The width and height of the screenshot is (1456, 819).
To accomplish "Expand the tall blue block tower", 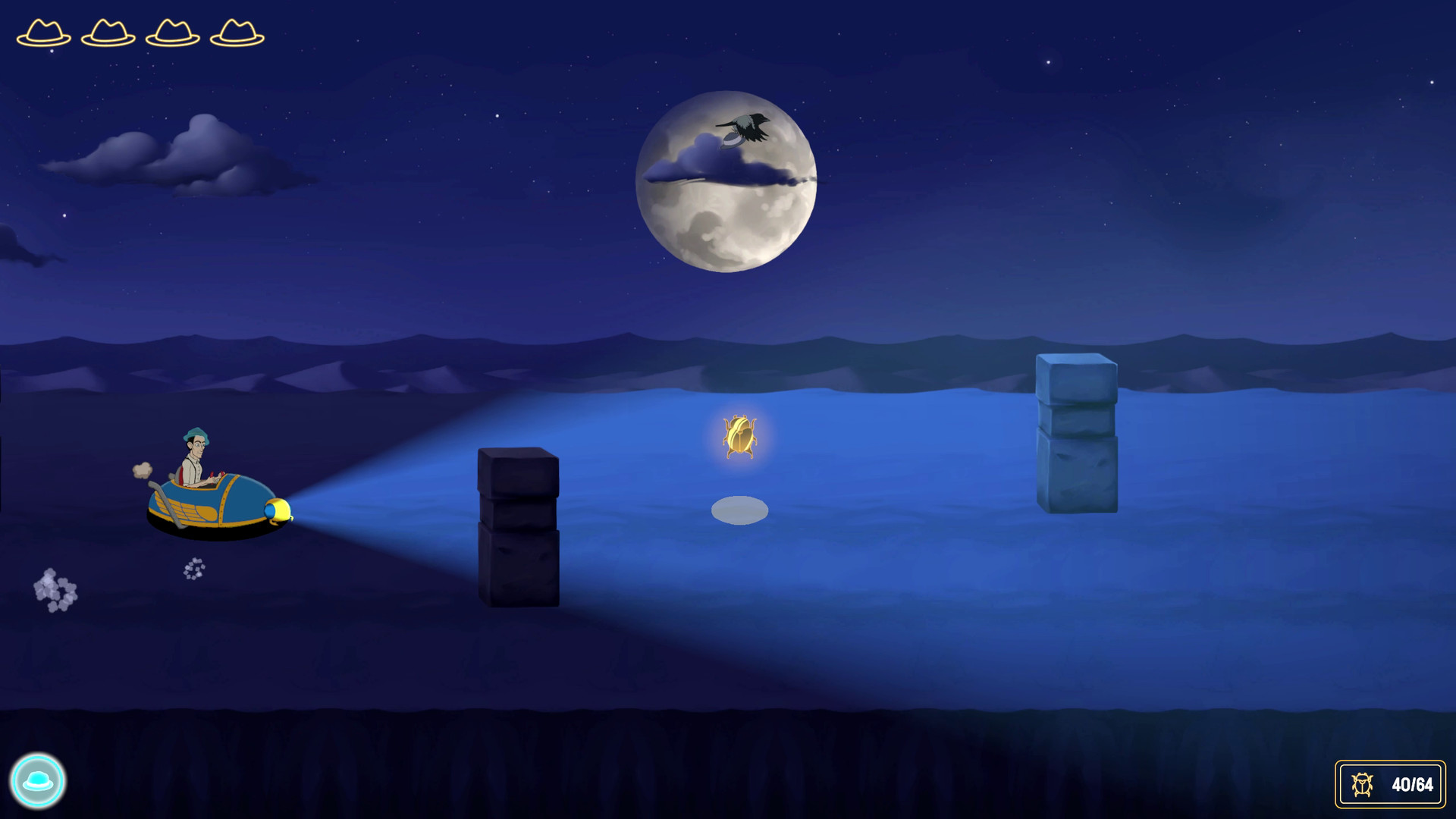I will [x=1078, y=432].
